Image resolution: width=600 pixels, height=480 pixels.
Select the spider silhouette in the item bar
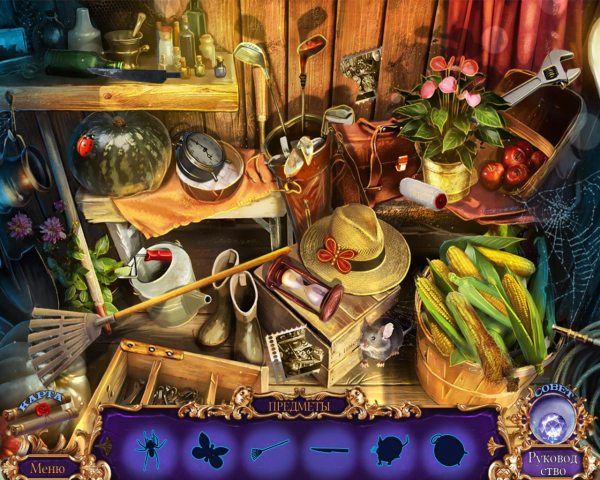tap(151, 449)
